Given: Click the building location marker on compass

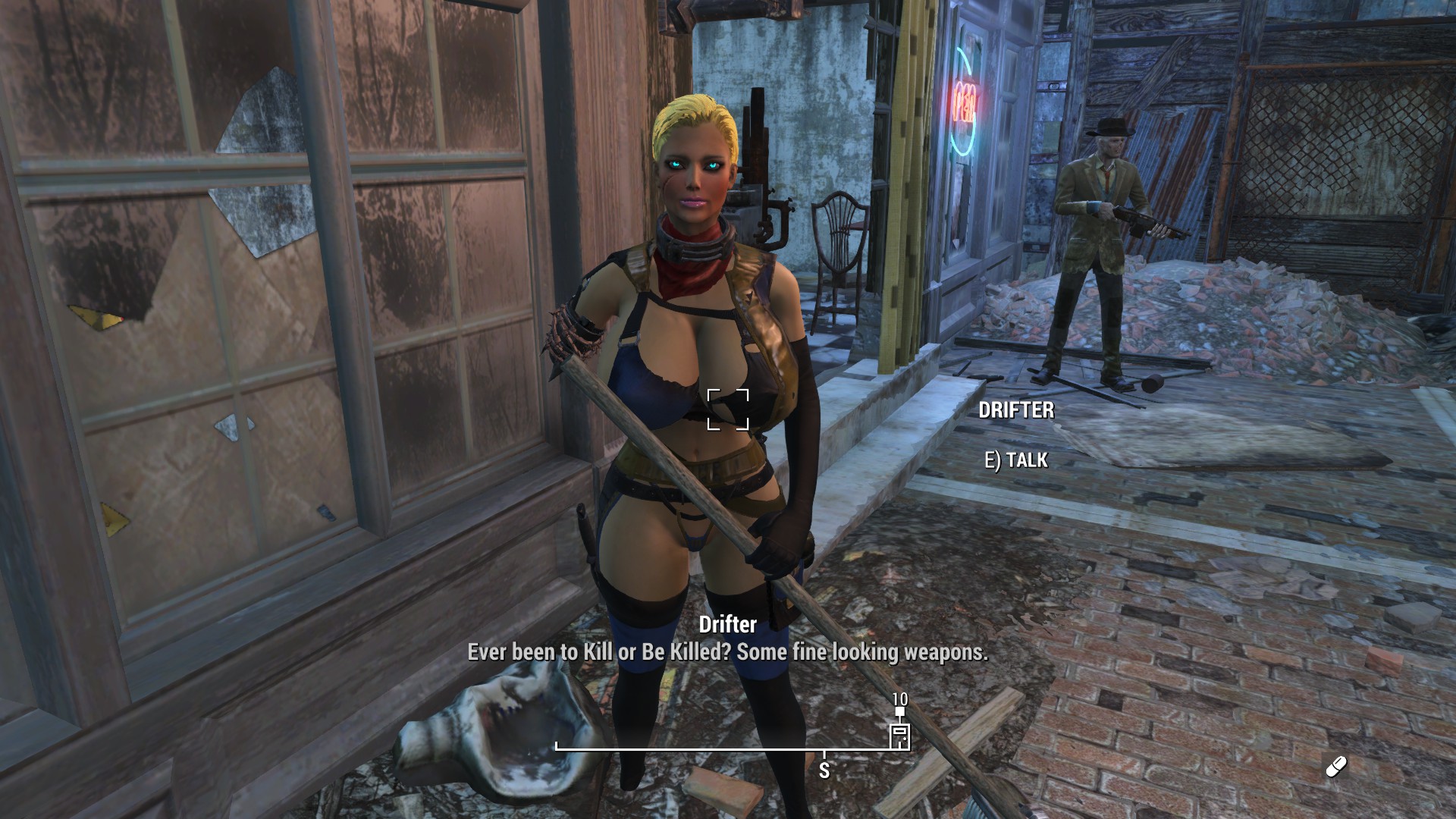Looking at the screenshot, I should 899,736.
